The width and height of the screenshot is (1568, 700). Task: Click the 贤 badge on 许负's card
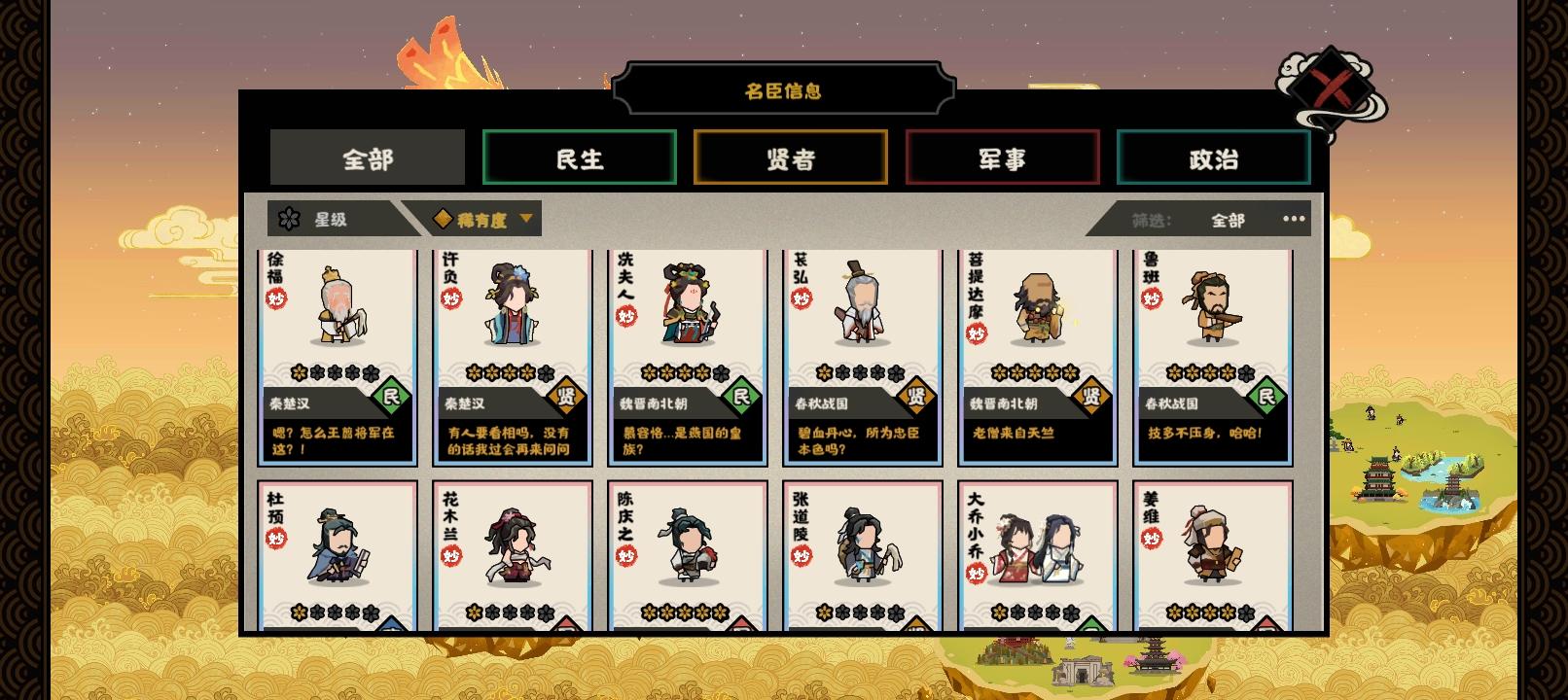coord(565,395)
